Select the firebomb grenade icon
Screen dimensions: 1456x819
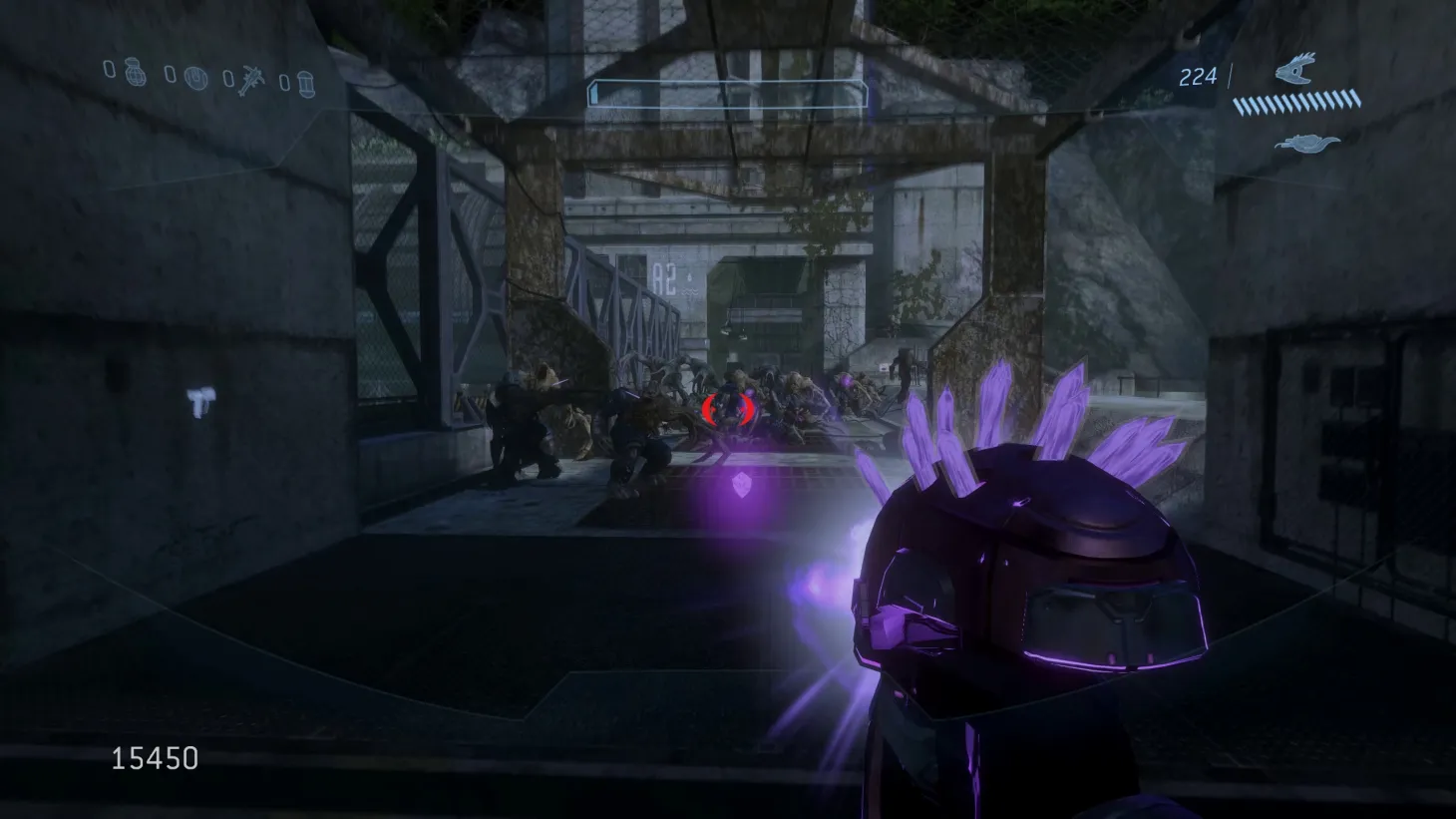pyautogui.click(x=307, y=85)
